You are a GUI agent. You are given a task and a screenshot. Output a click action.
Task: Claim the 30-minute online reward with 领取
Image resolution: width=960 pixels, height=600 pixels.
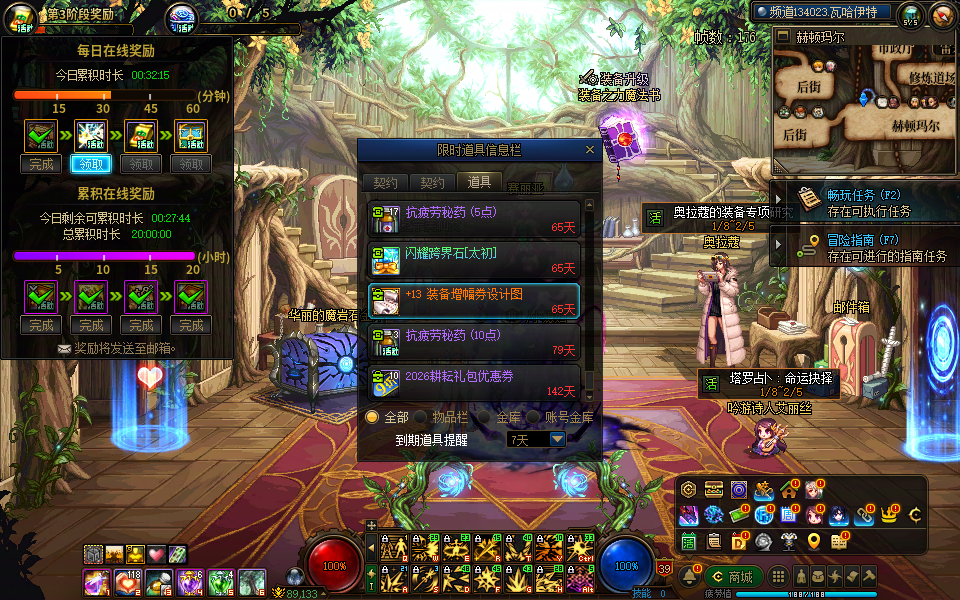[x=91, y=164]
